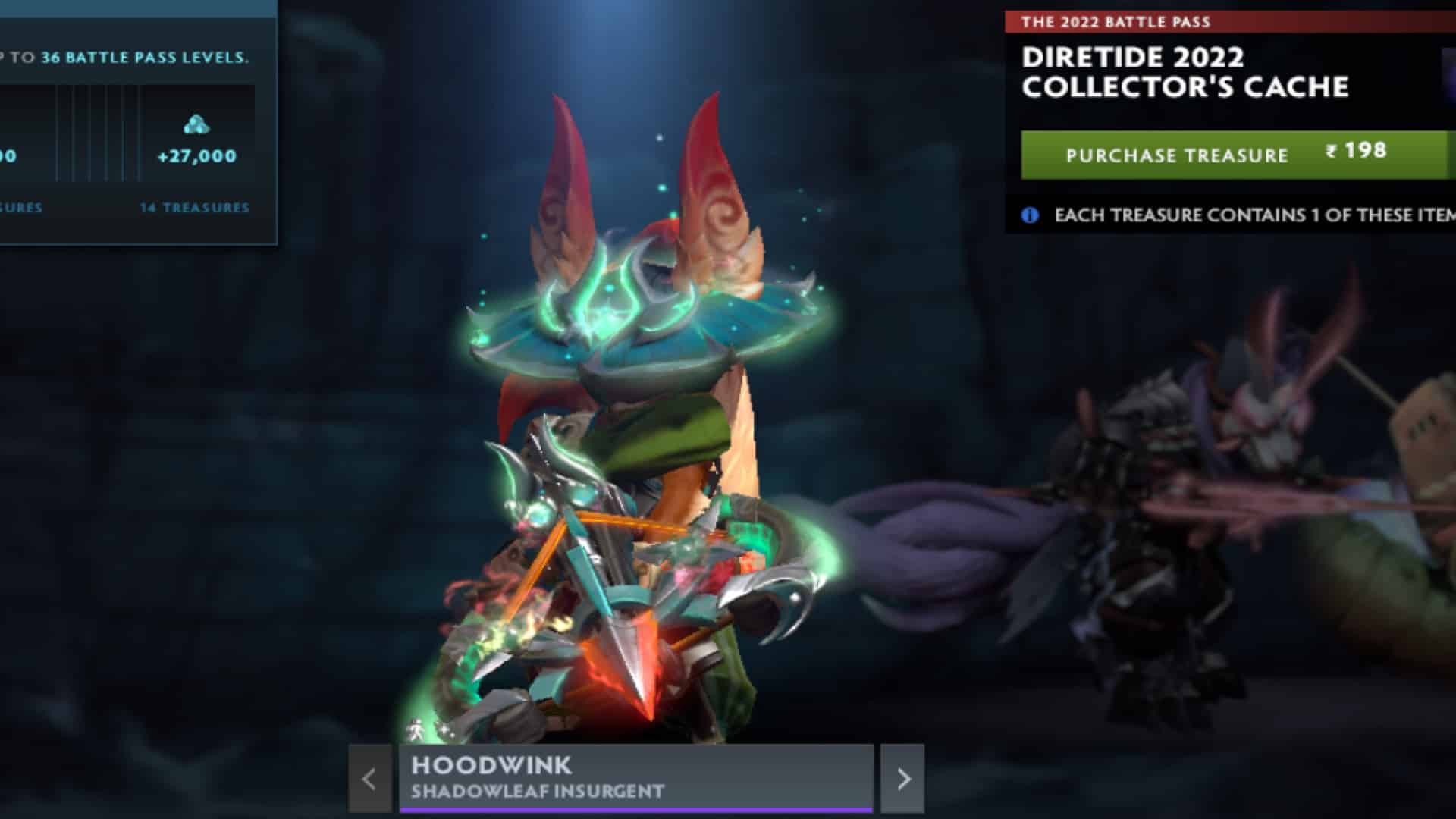Open the blue info icon beside treasure contents text
This screenshot has height=819, width=1456.
[1029, 215]
